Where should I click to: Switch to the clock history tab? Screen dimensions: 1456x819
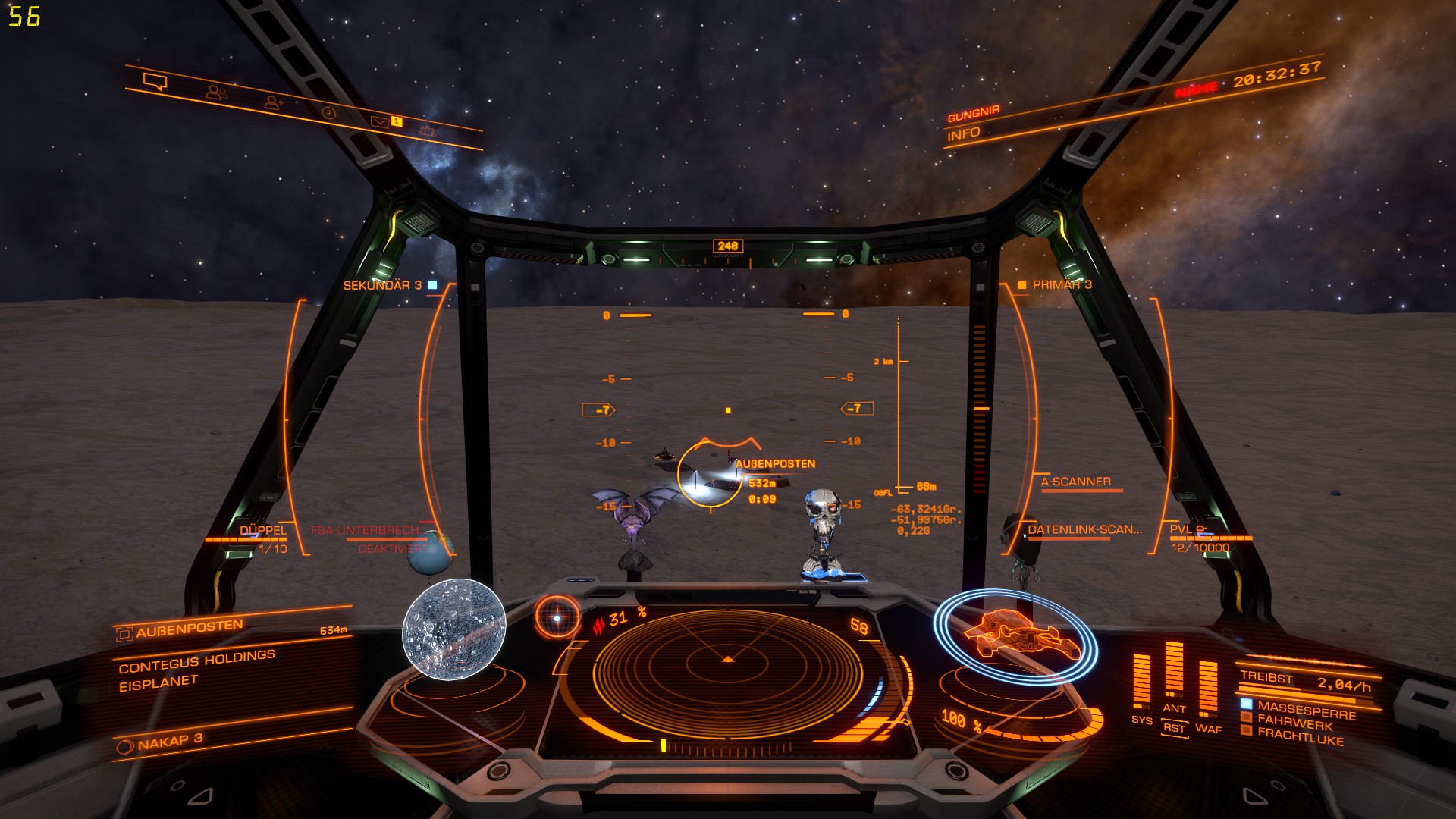tap(329, 112)
